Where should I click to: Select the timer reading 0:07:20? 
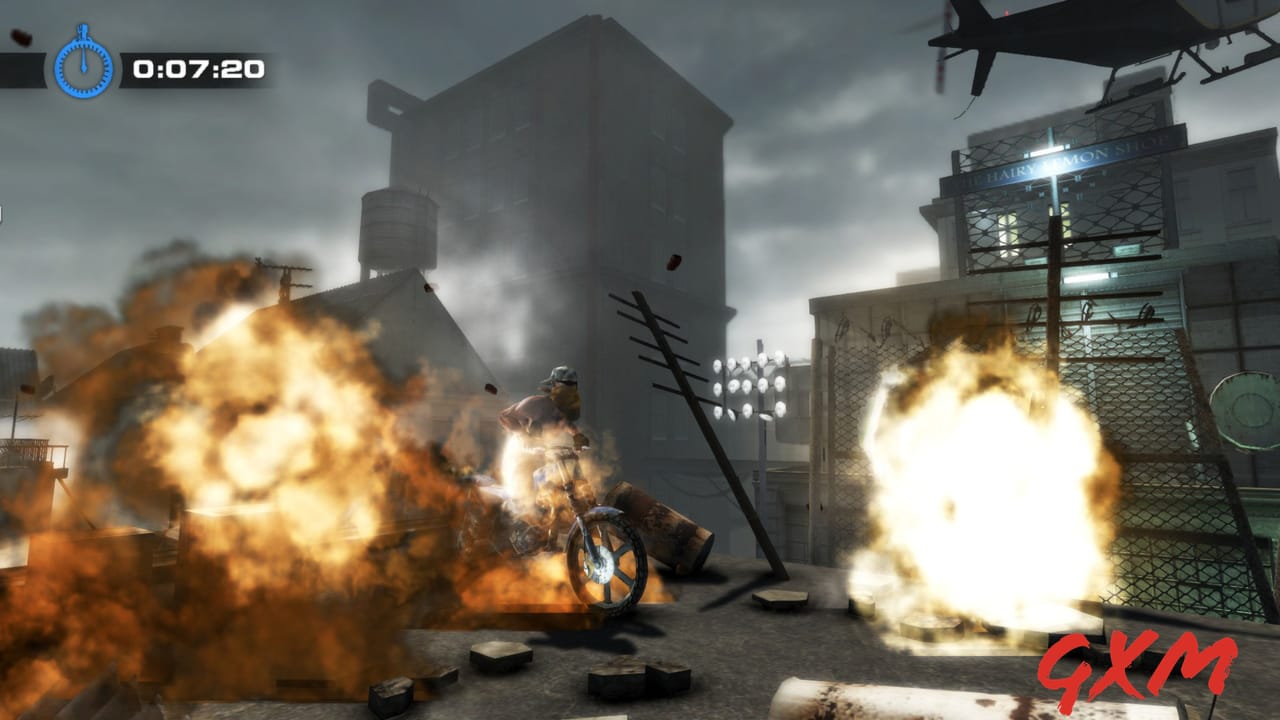tap(200, 68)
